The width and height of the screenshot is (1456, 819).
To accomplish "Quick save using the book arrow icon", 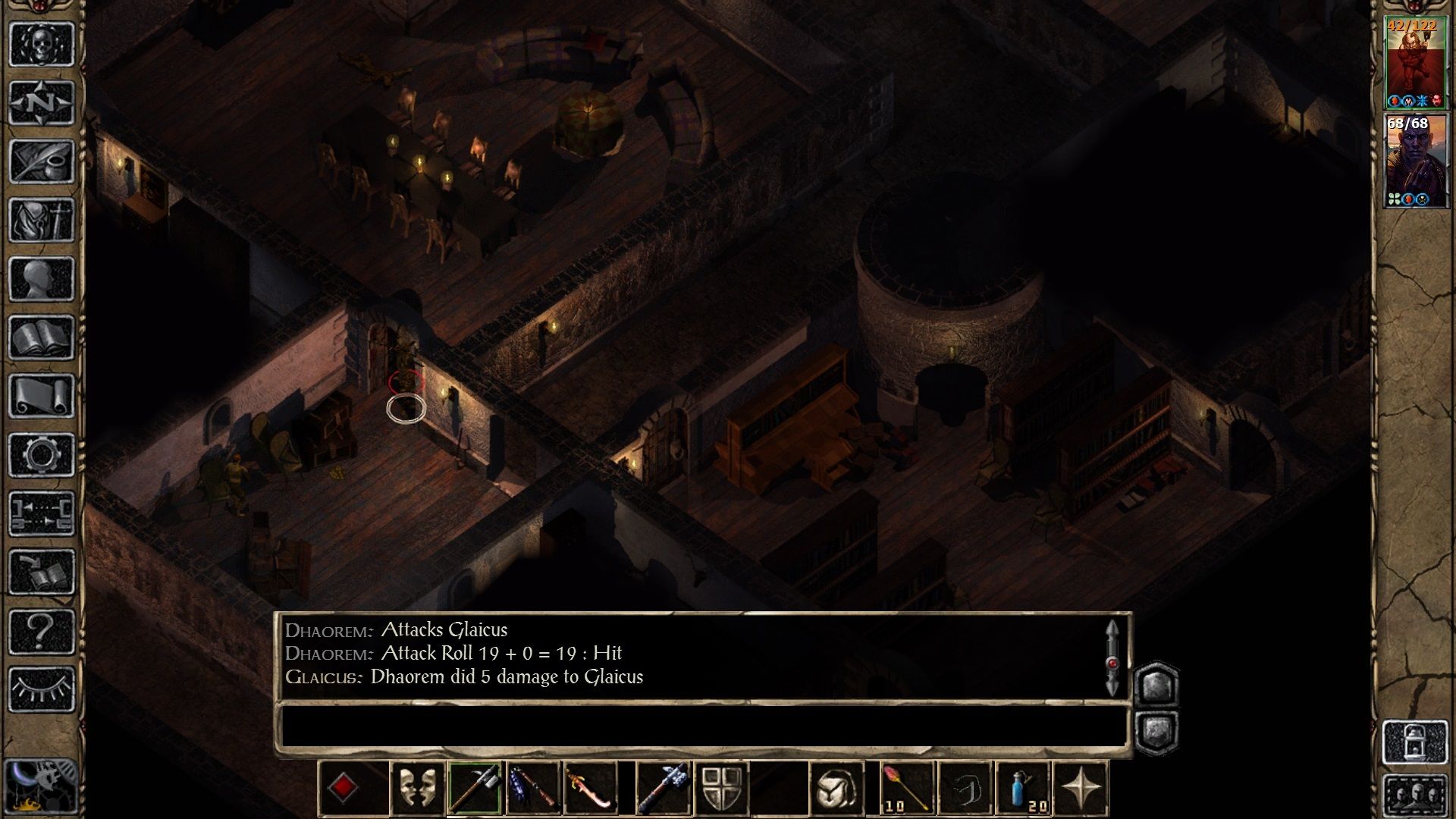I will (x=42, y=573).
